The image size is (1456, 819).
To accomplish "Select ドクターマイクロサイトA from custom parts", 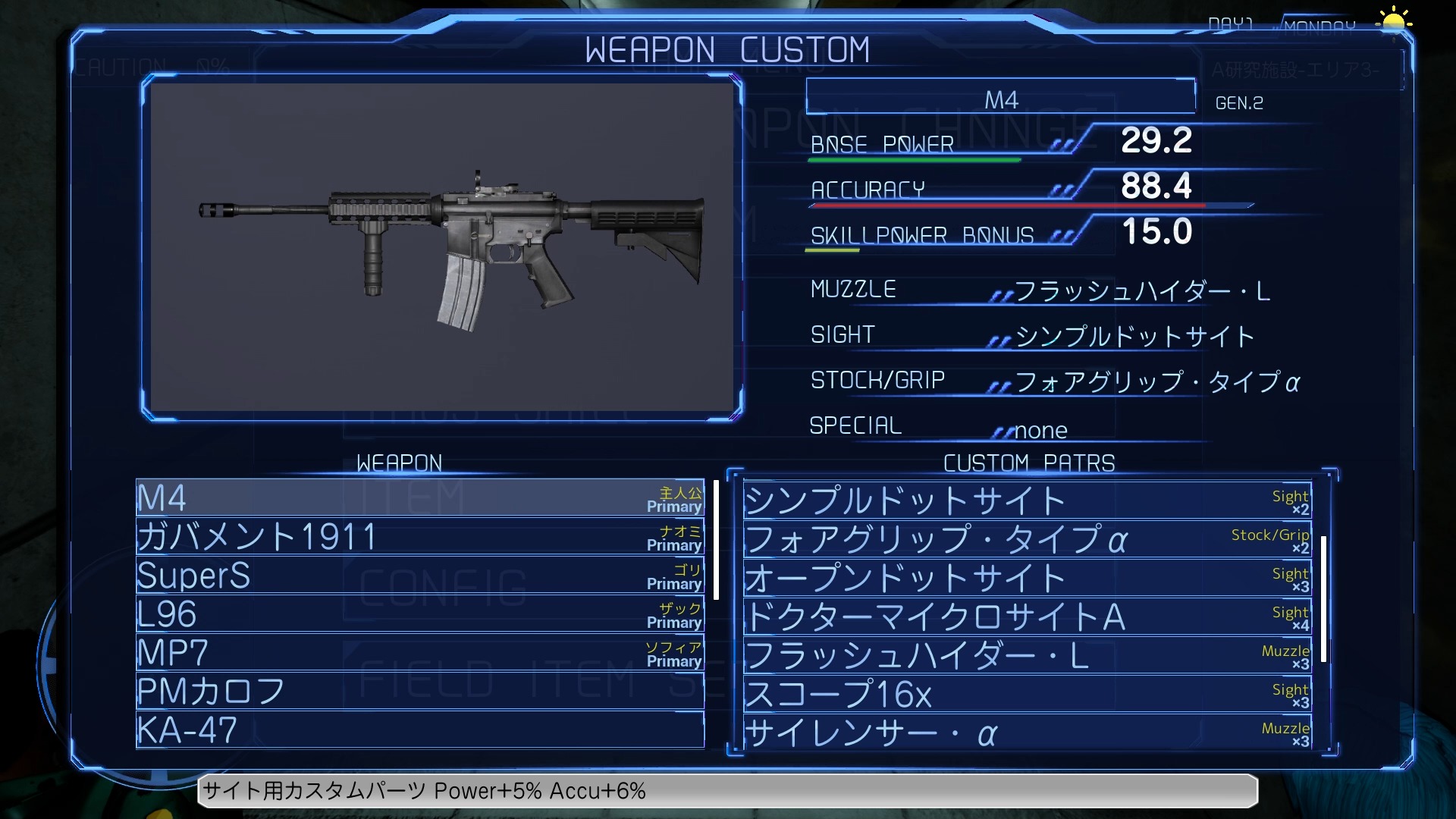I will (x=1027, y=617).
